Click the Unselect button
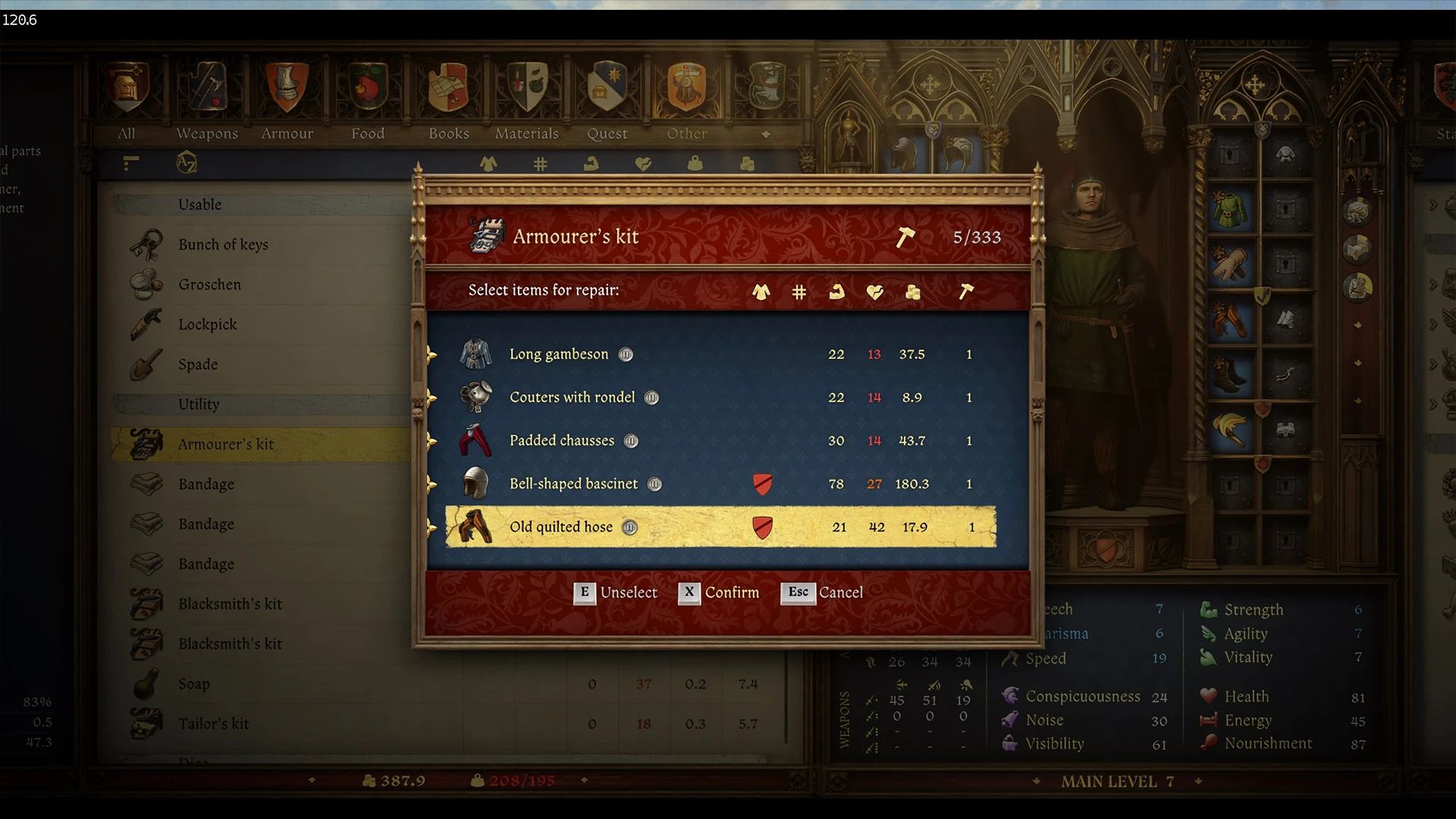Screen dimensions: 1456x819 [615, 592]
